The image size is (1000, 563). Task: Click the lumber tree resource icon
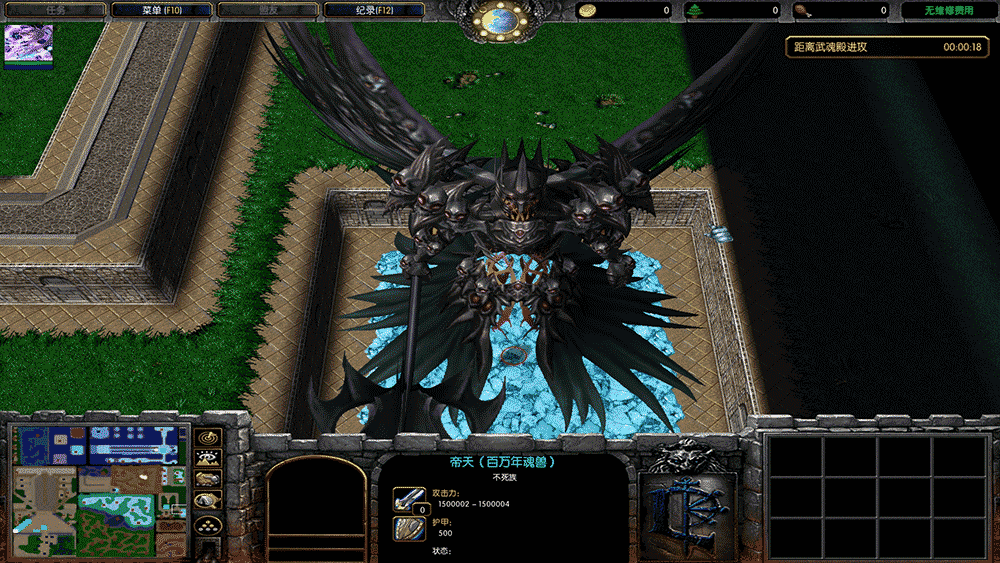(x=695, y=11)
